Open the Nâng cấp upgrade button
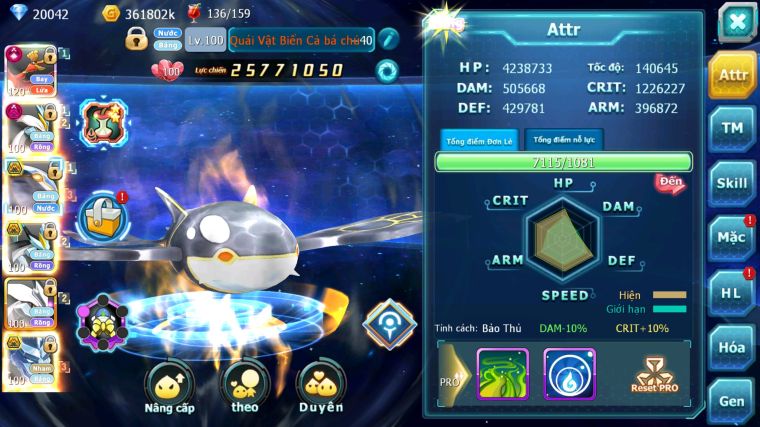This screenshot has width=760, height=427. 169,388
